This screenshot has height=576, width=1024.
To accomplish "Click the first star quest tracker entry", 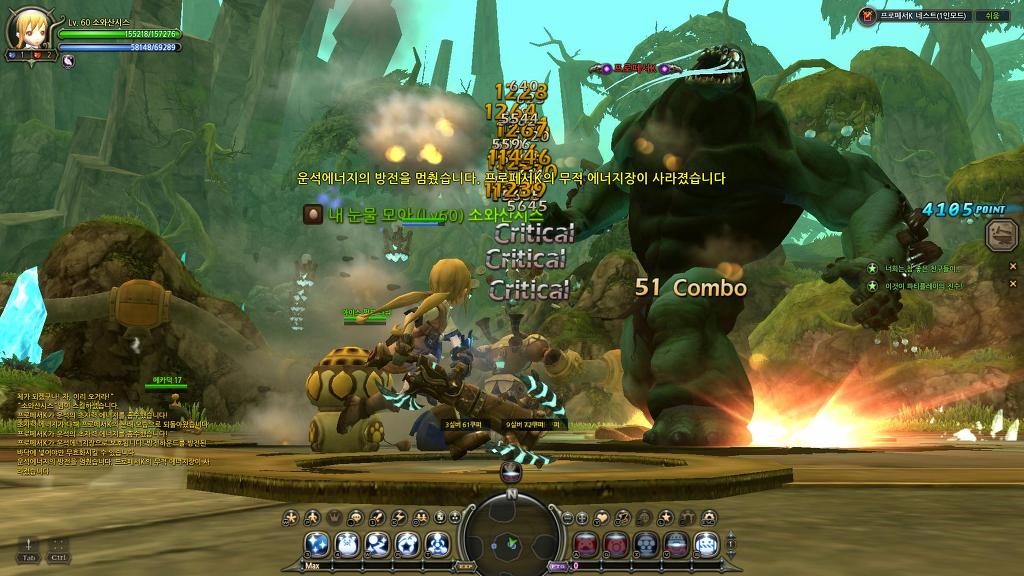I will [872, 268].
